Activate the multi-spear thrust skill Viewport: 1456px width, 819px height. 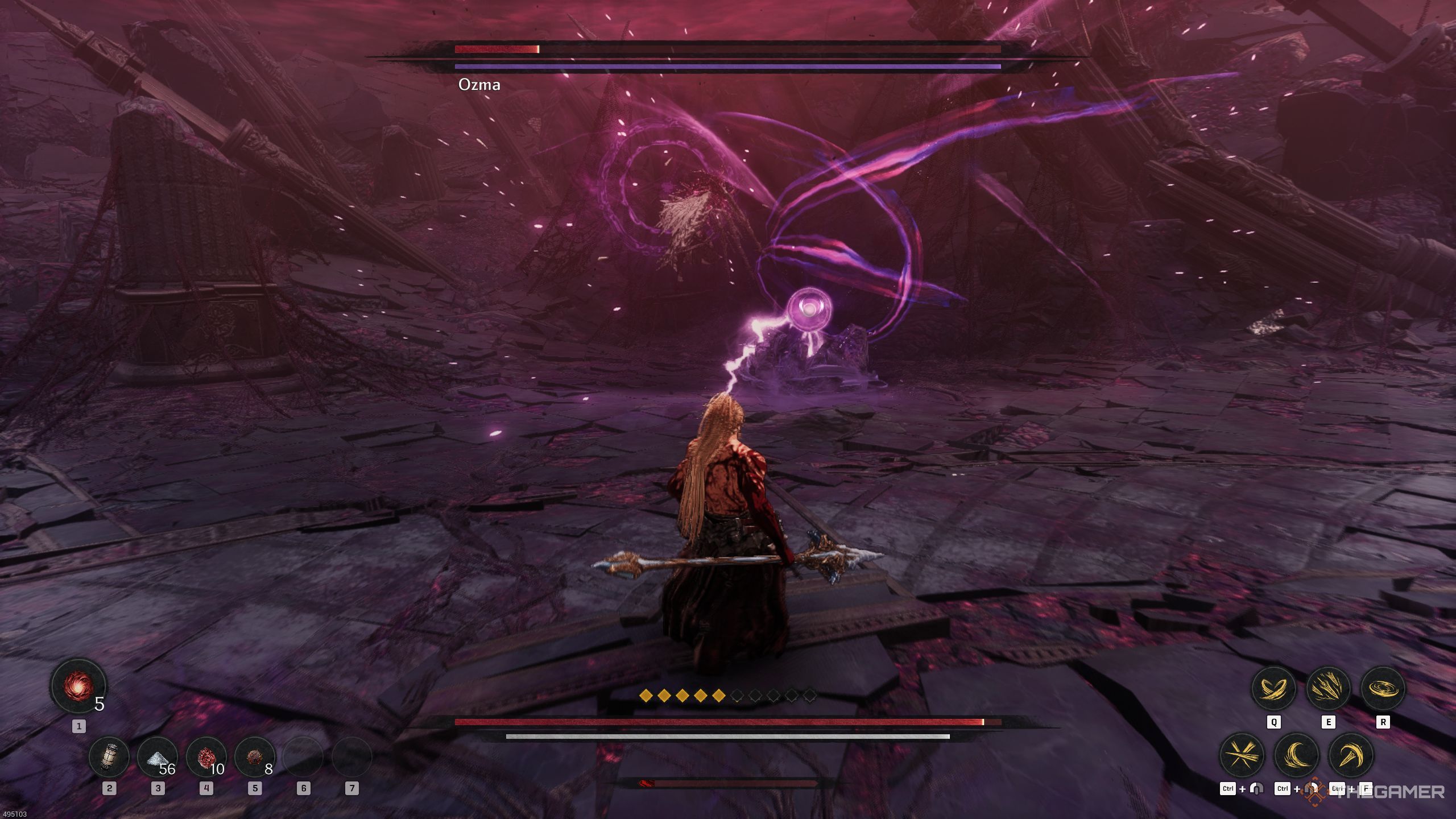click(1328, 688)
